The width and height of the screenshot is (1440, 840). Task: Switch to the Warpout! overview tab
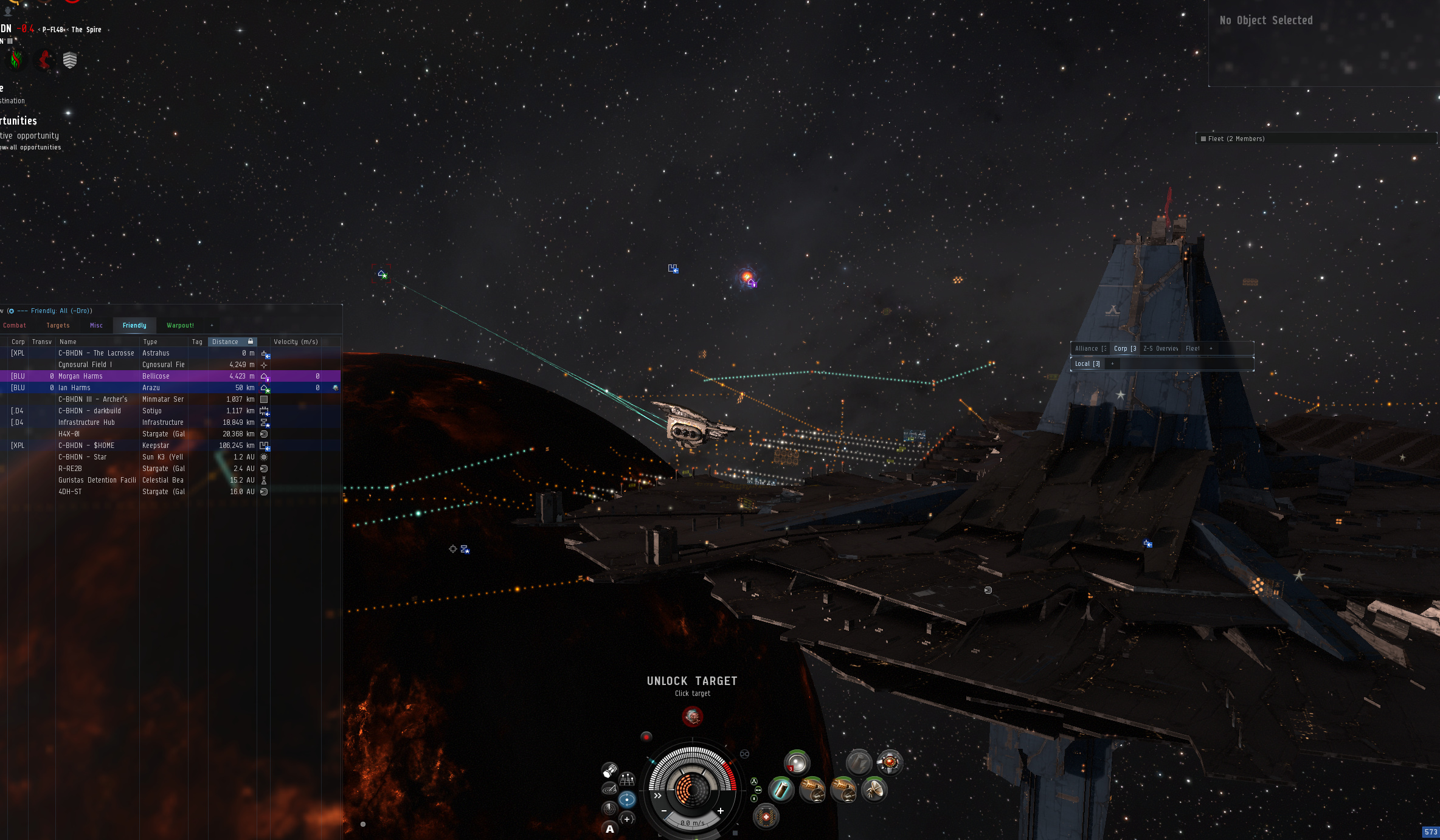click(x=180, y=326)
